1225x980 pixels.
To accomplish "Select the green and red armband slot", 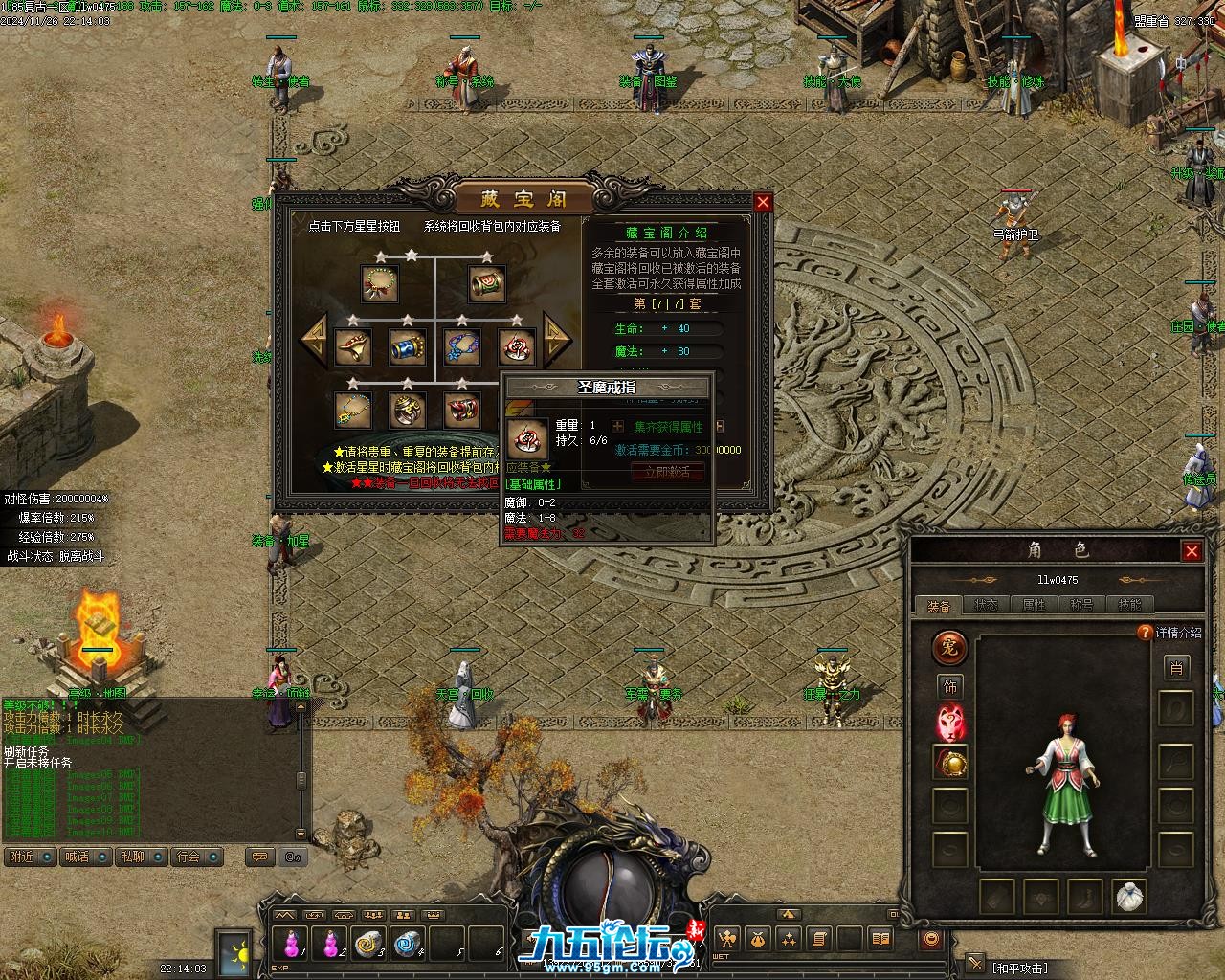I will point(486,284).
